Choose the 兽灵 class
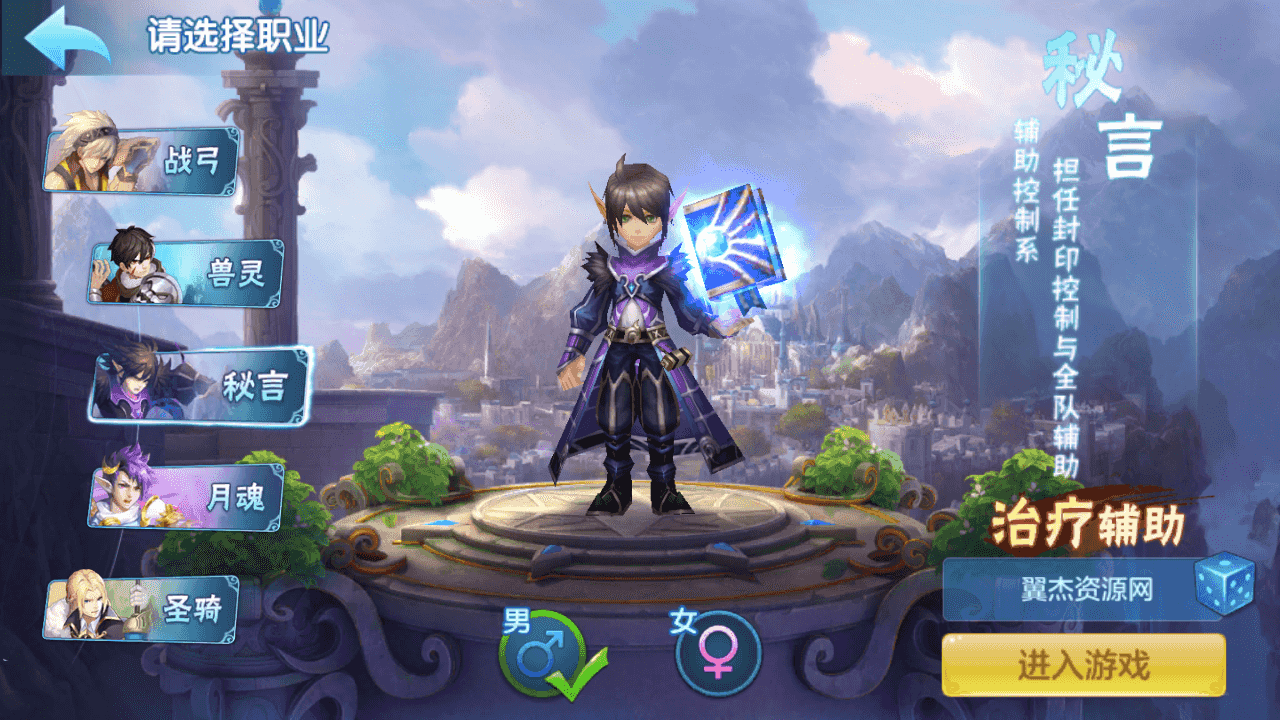Viewport: 1280px width, 720px height. (x=188, y=273)
